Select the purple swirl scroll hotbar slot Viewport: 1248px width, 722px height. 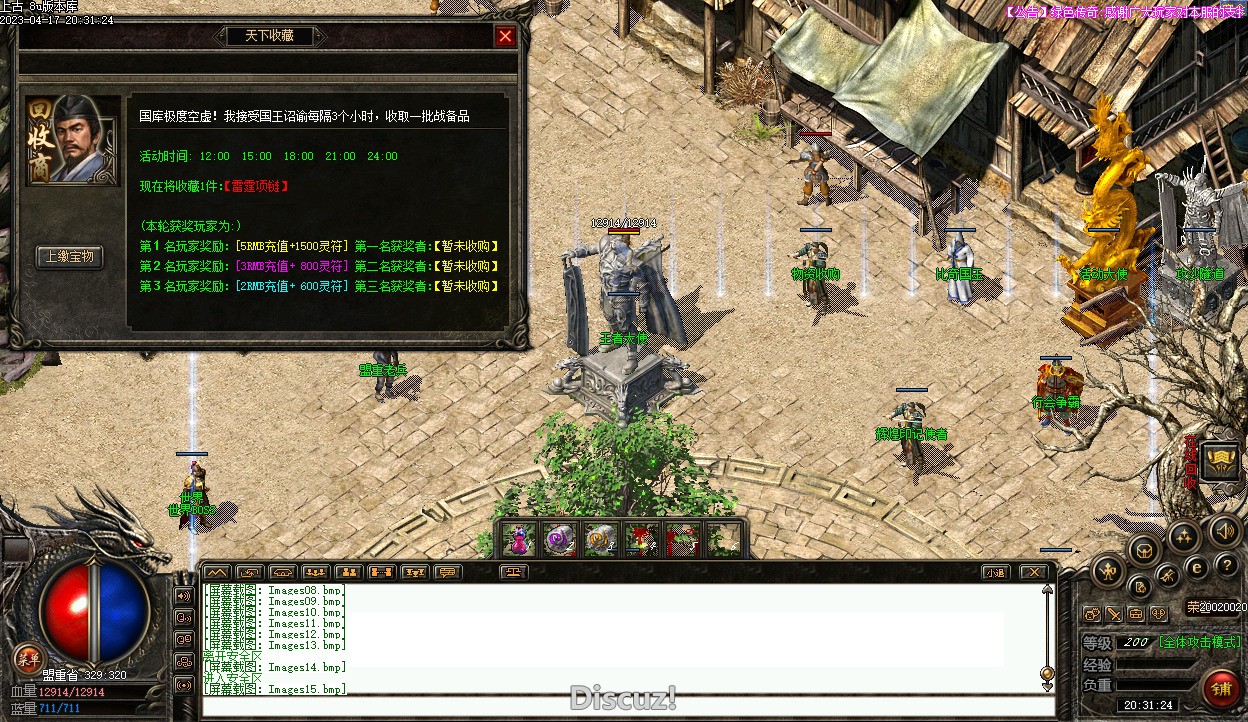tap(558, 540)
